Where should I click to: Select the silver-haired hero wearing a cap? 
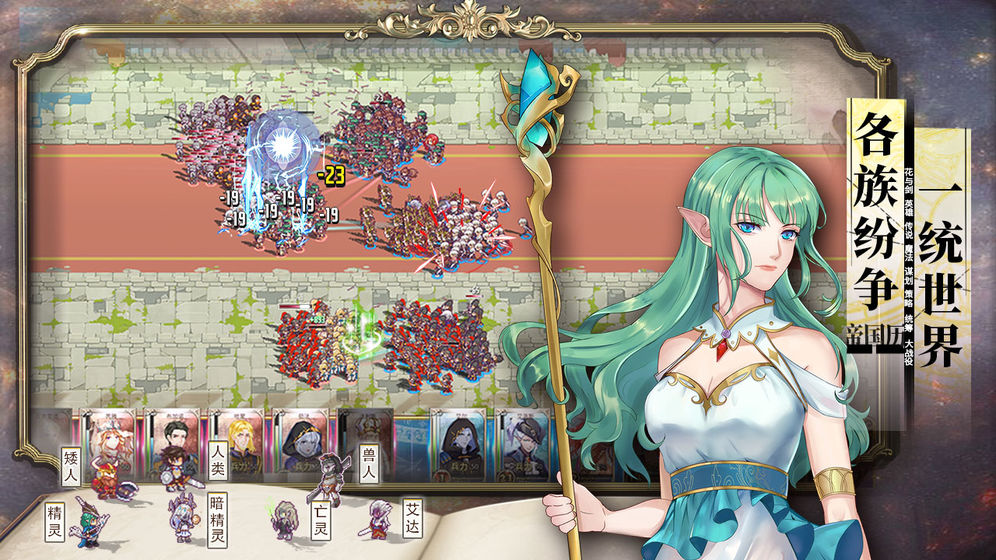pos(522,438)
